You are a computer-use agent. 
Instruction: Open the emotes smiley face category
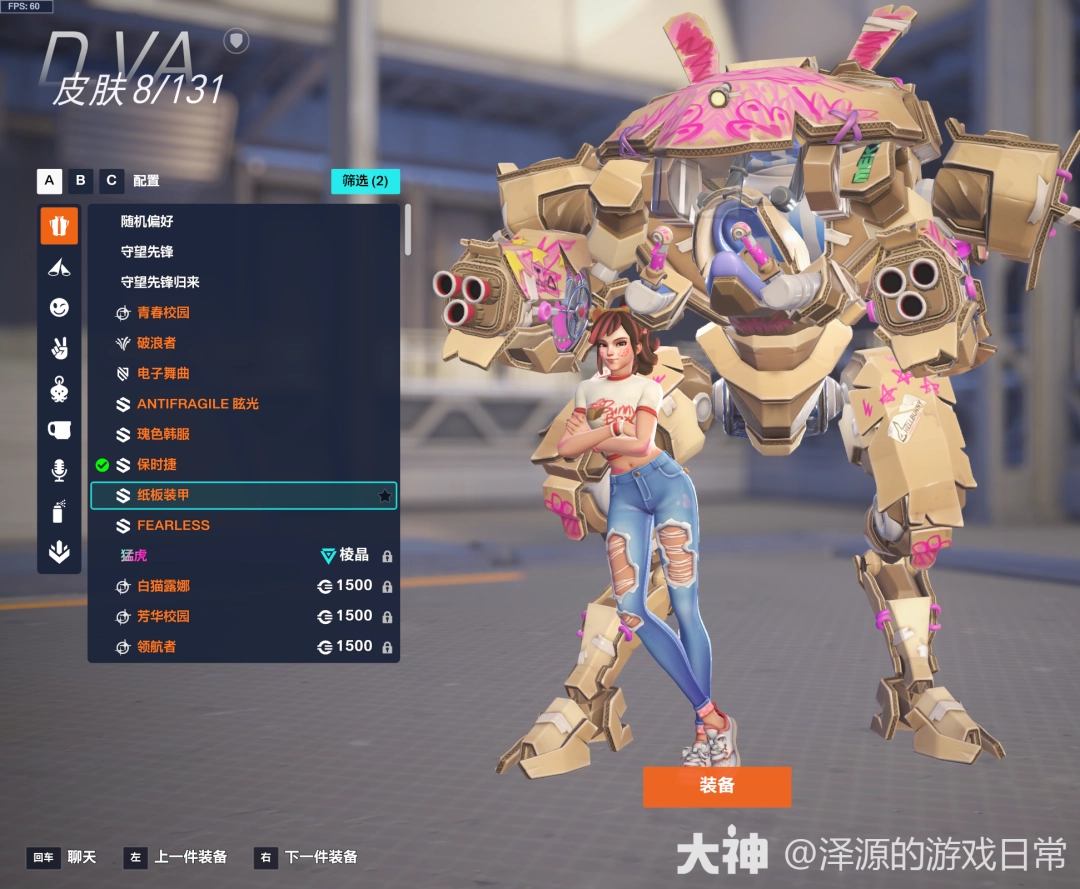click(x=59, y=308)
